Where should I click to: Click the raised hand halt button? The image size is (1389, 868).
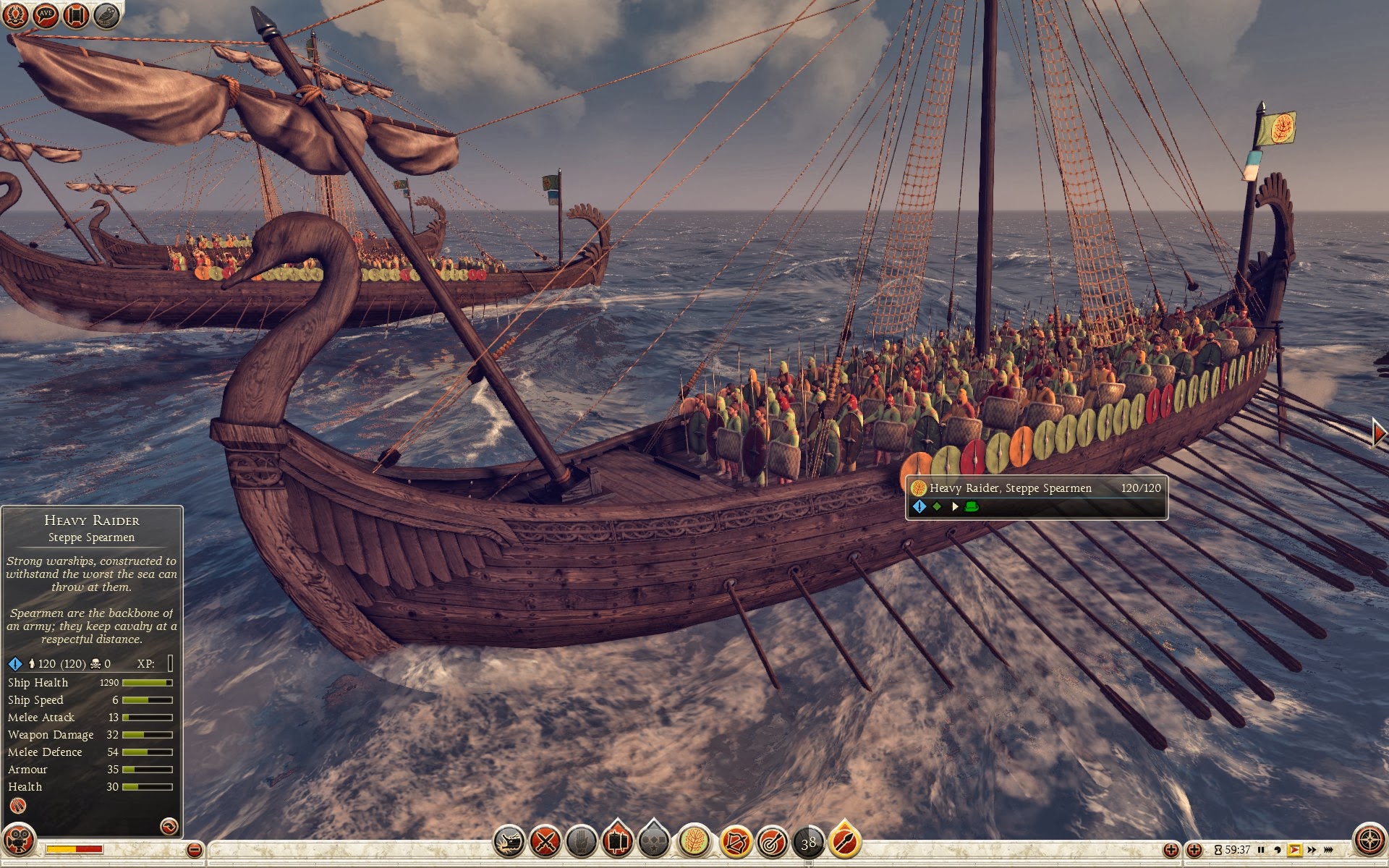click(x=581, y=842)
